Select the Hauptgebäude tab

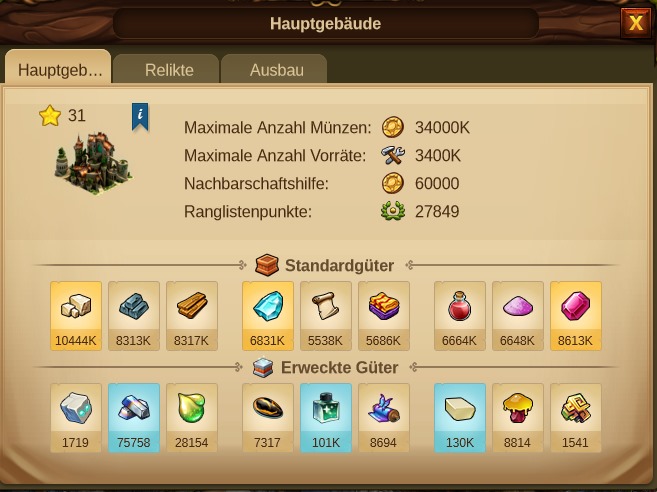click(x=60, y=70)
